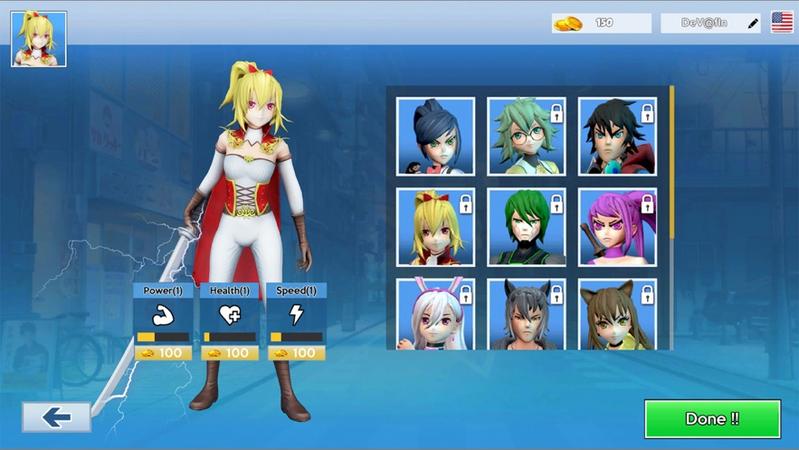Choose the locked green-haired glasses character

(x=526, y=136)
